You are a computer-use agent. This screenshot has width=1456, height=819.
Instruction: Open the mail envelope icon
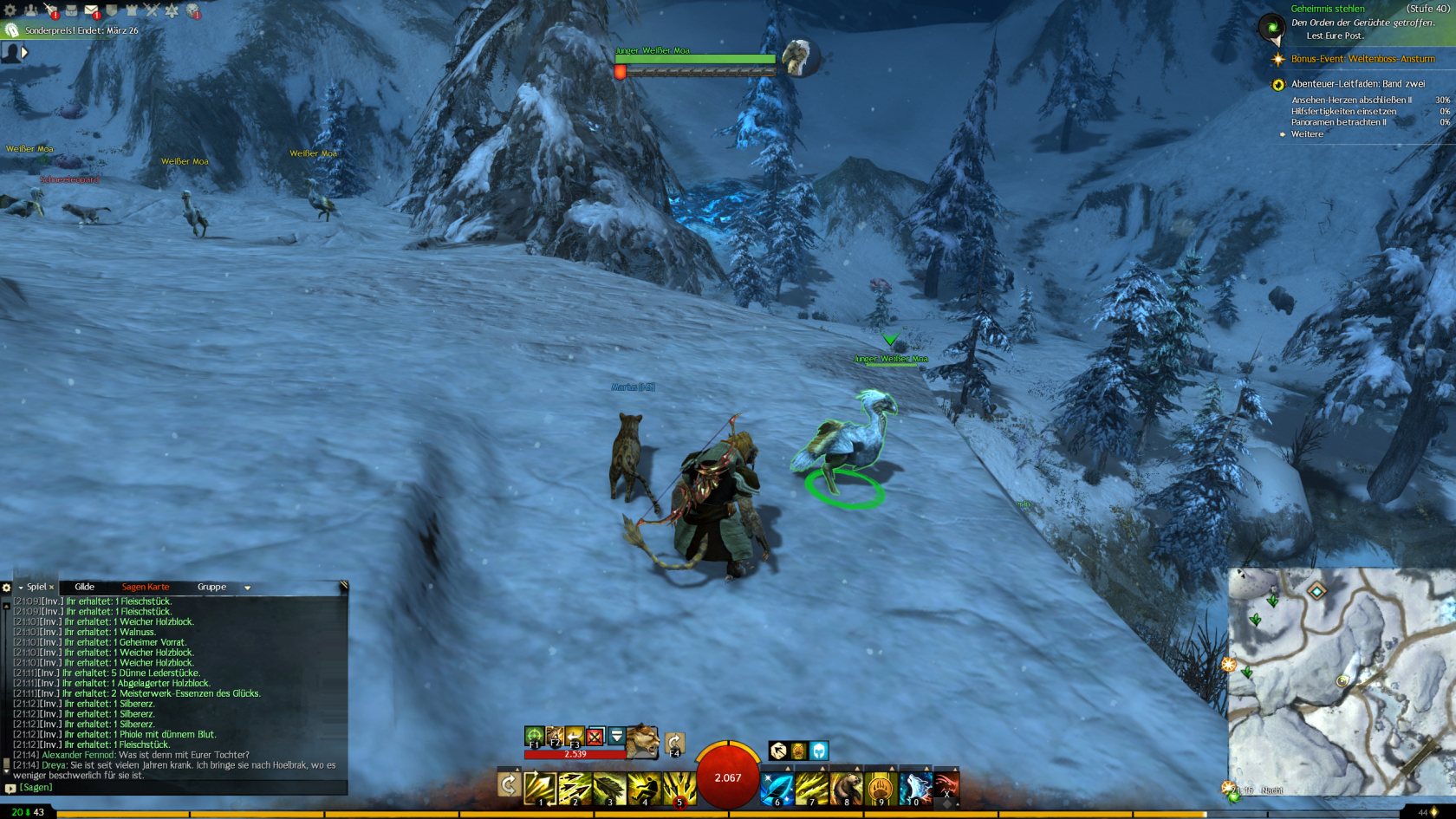click(x=91, y=10)
